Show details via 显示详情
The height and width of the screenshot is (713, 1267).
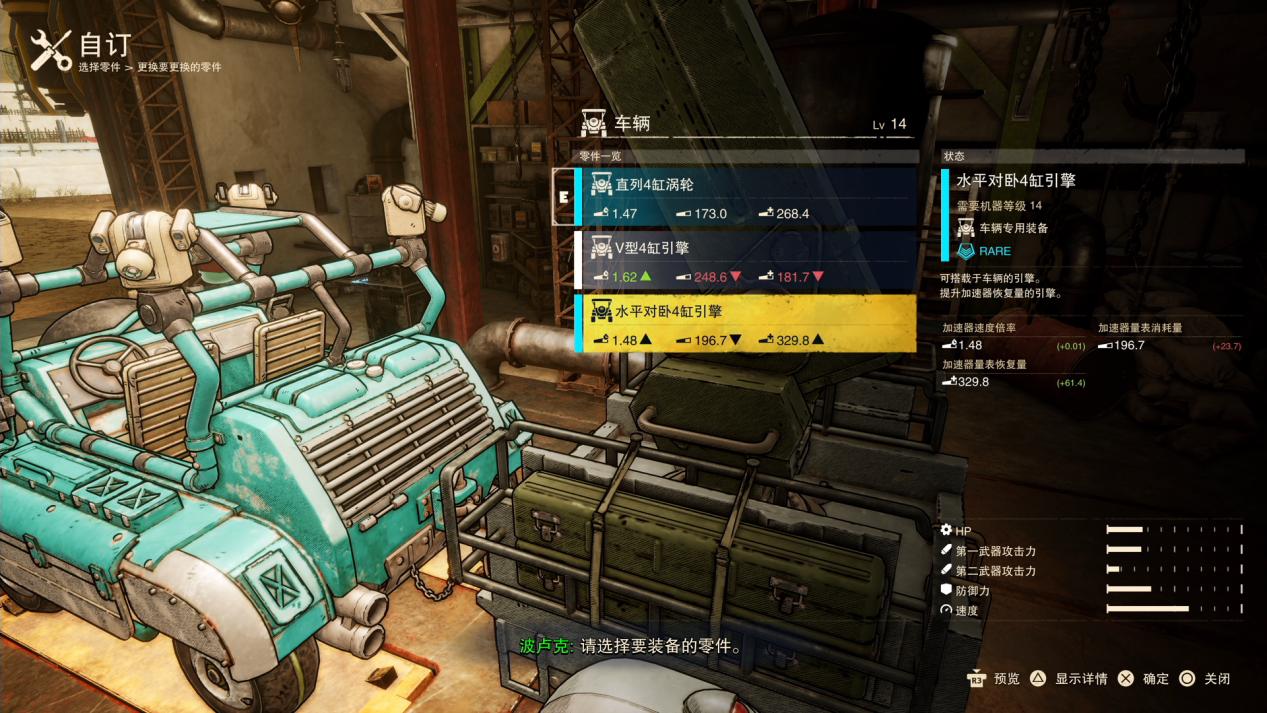[x=1069, y=679]
